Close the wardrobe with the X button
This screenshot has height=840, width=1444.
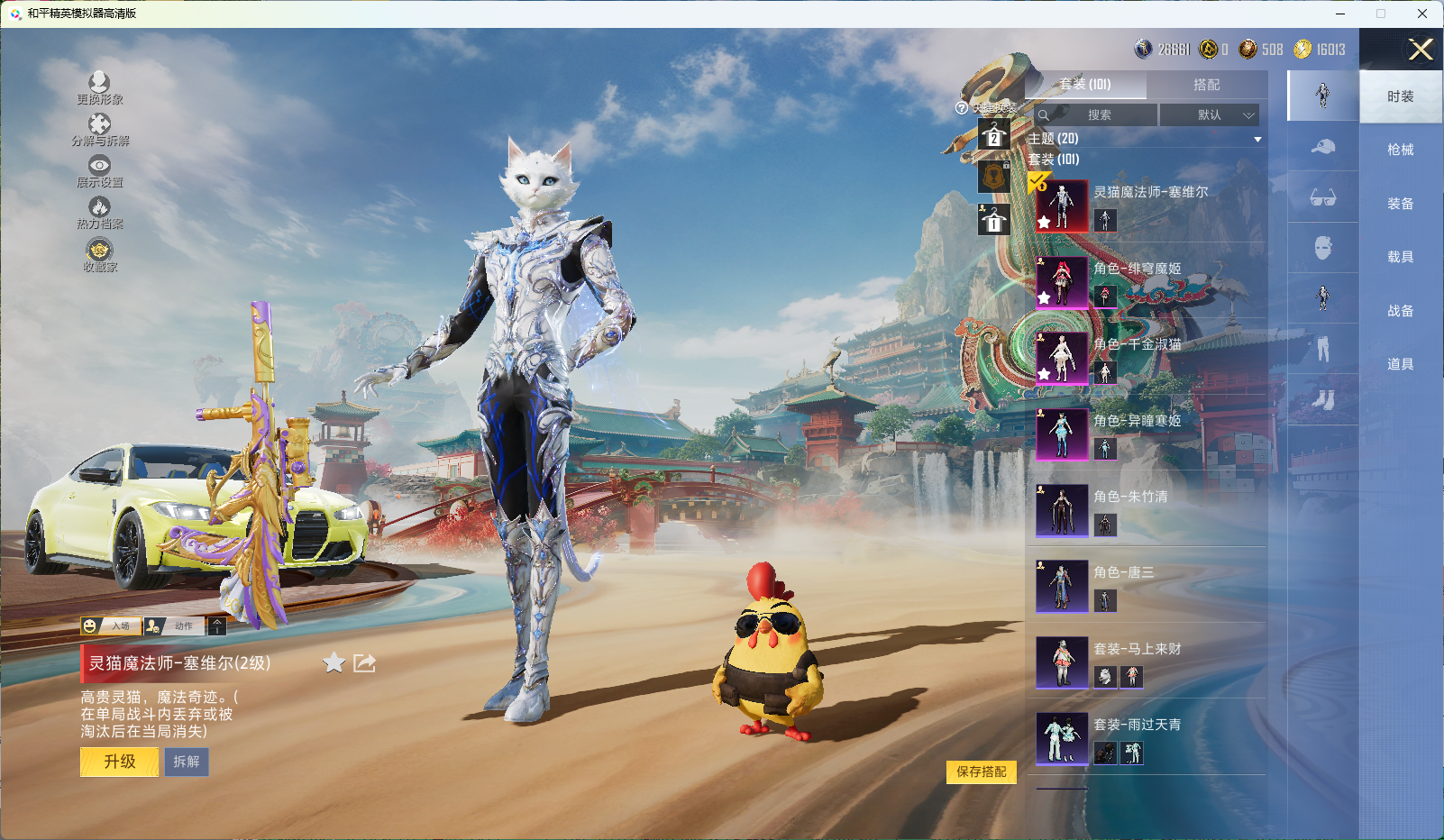click(1421, 50)
